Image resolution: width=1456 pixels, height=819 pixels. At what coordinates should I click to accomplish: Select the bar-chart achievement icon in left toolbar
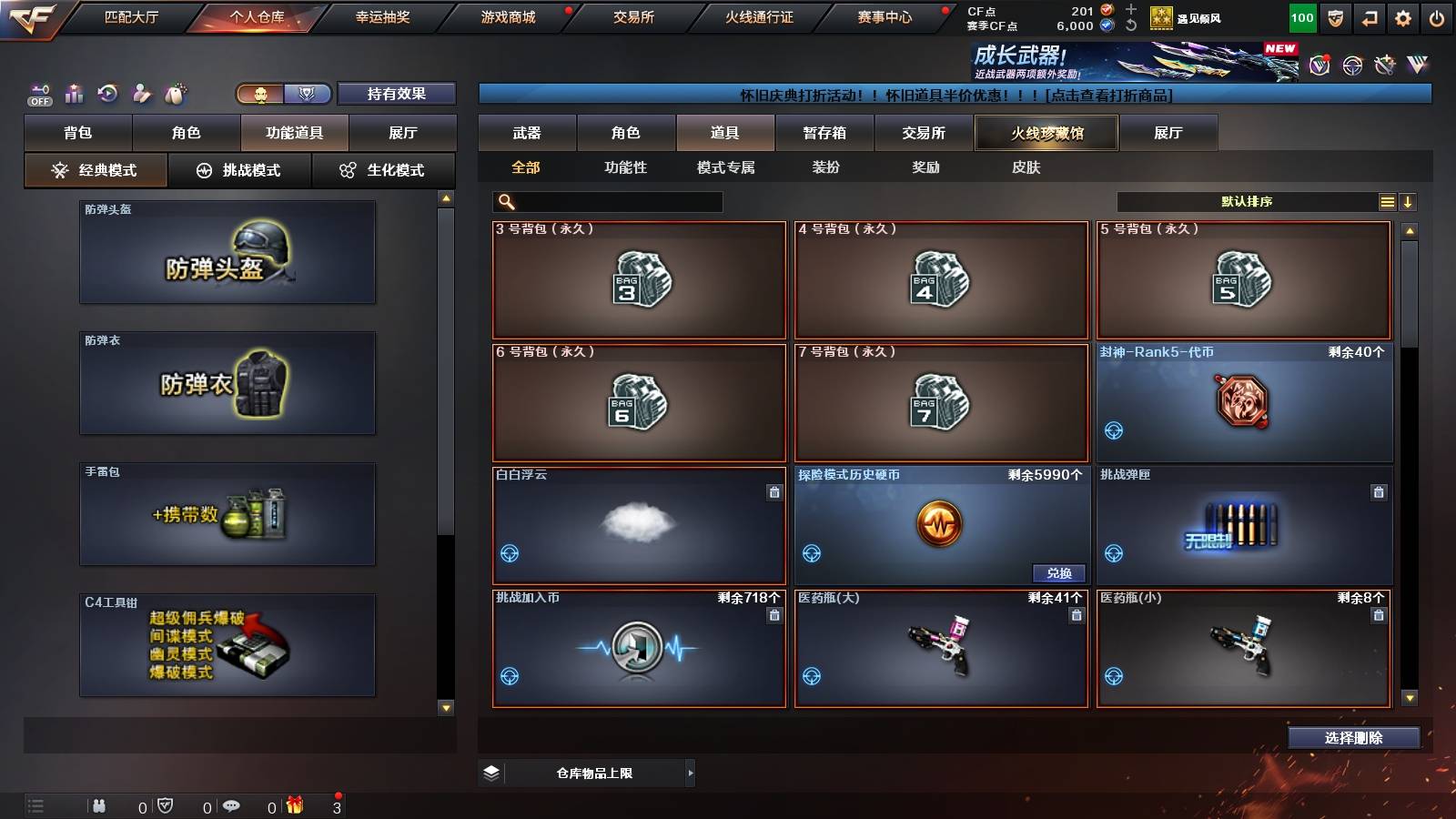[73, 94]
